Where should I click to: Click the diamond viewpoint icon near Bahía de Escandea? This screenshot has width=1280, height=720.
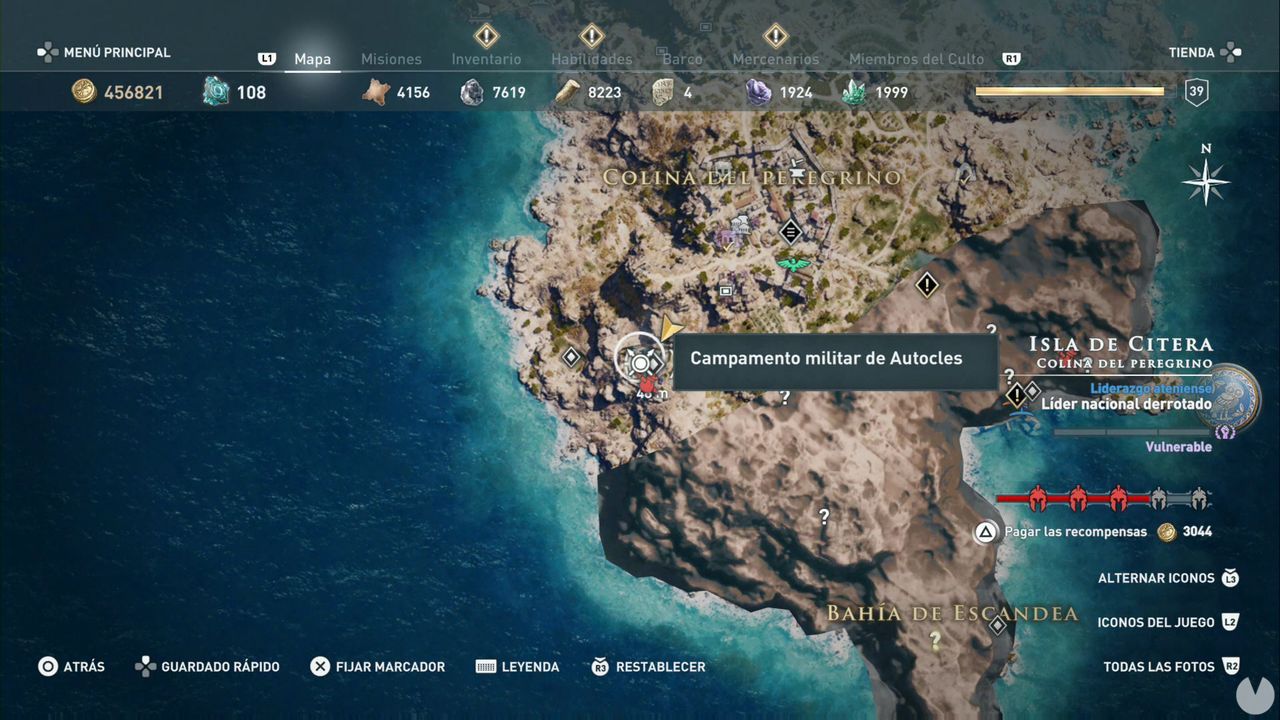pos(997,624)
